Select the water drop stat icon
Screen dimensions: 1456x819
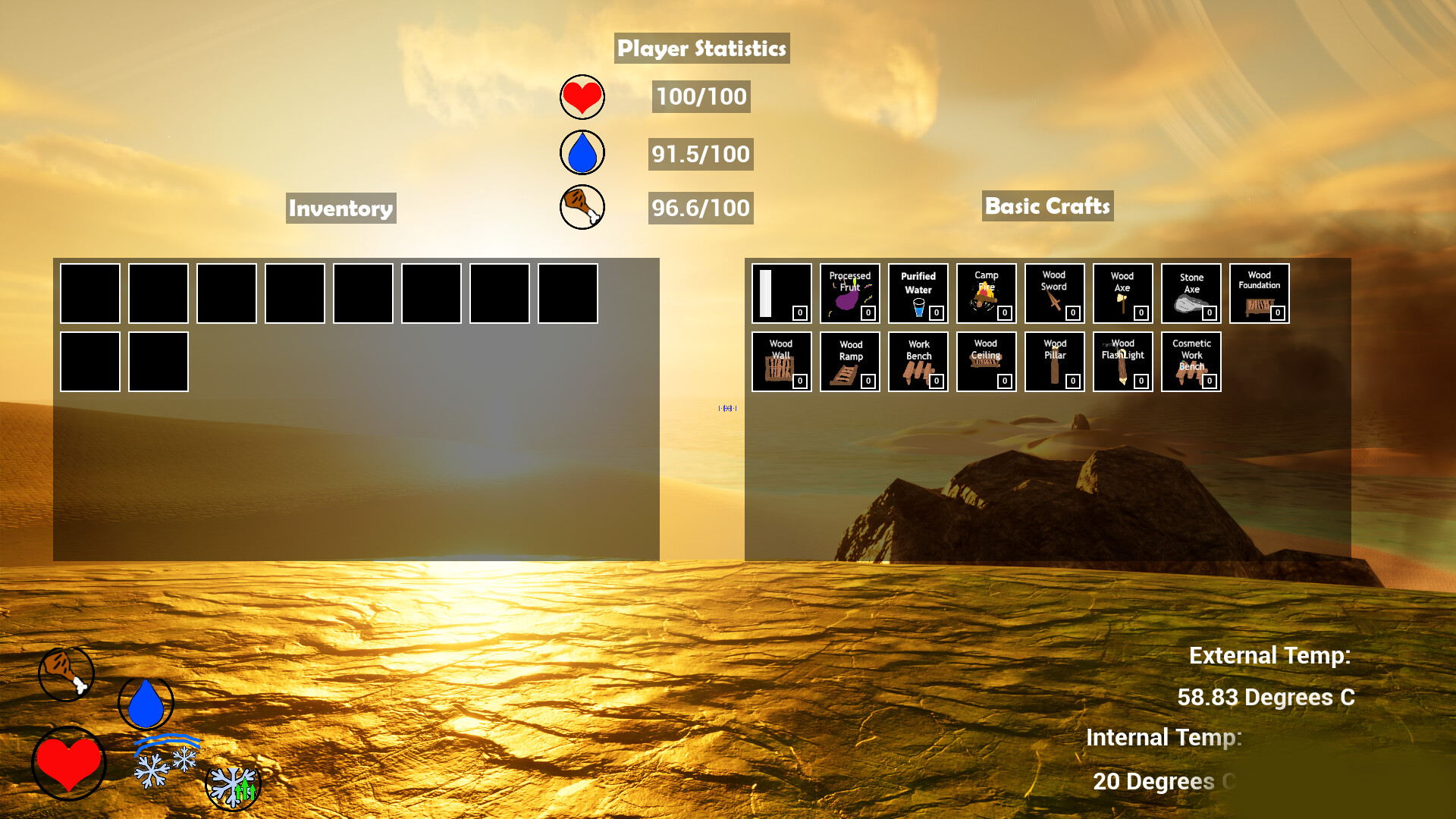coord(581,152)
